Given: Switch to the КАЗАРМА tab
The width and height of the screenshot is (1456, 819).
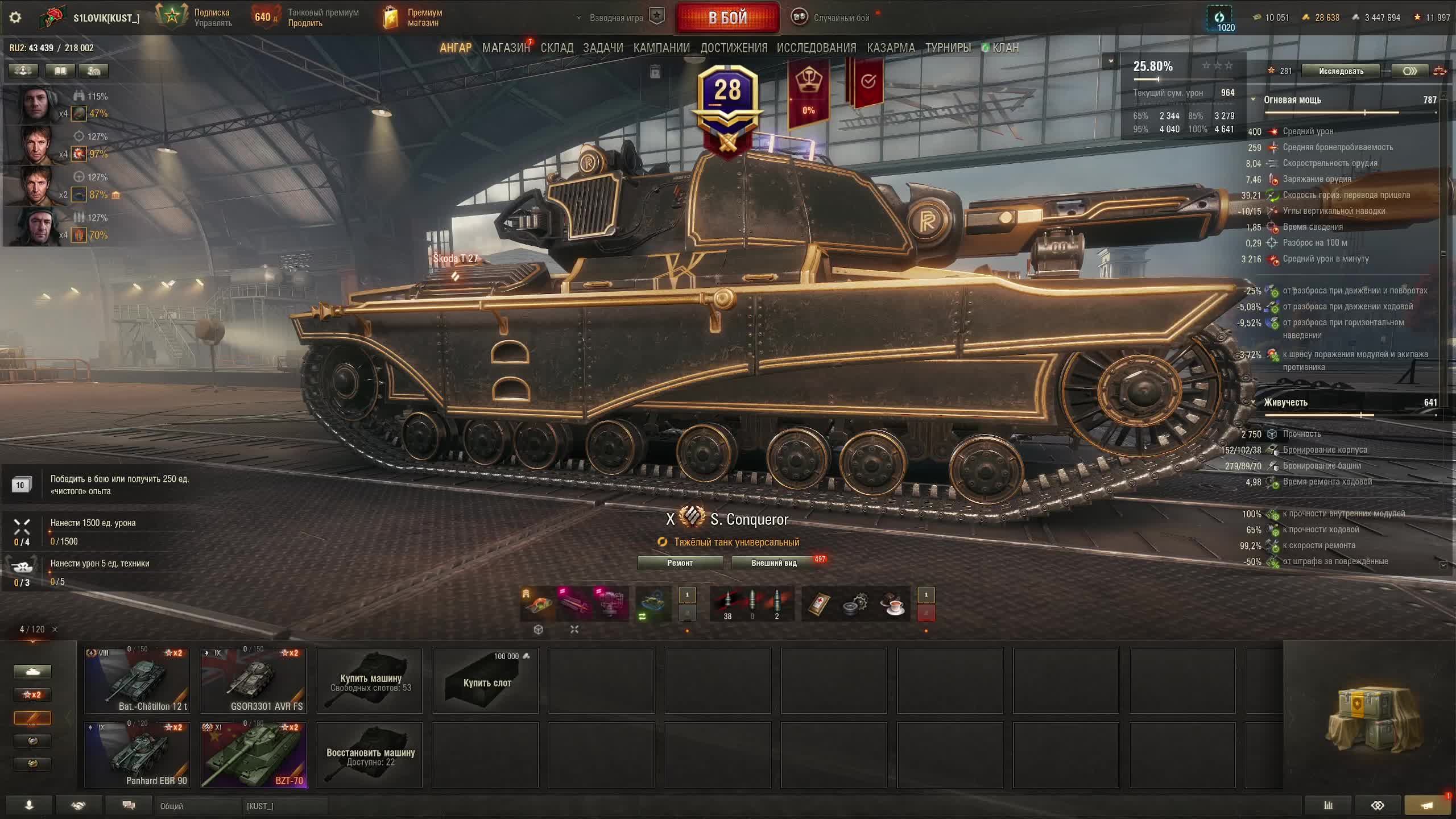Looking at the screenshot, I should coord(891,48).
